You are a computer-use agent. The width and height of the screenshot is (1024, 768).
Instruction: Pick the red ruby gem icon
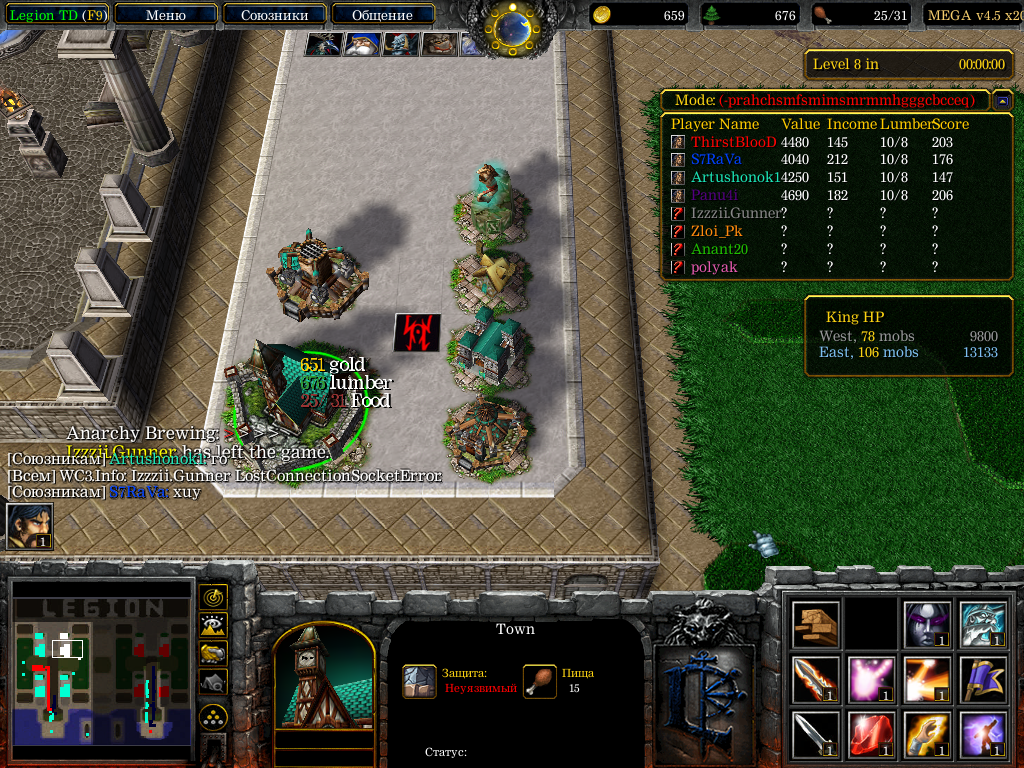pyautogui.click(x=870, y=734)
